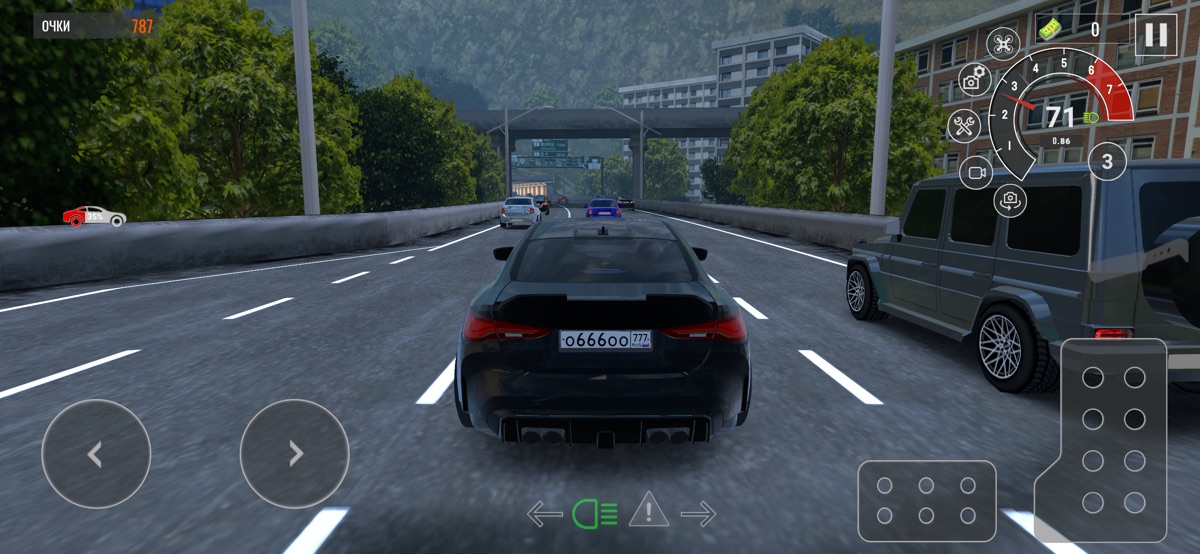The width and height of the screenshot is (1200, 554).
Task: Tap the video camera icon
Action: [977, 172]
